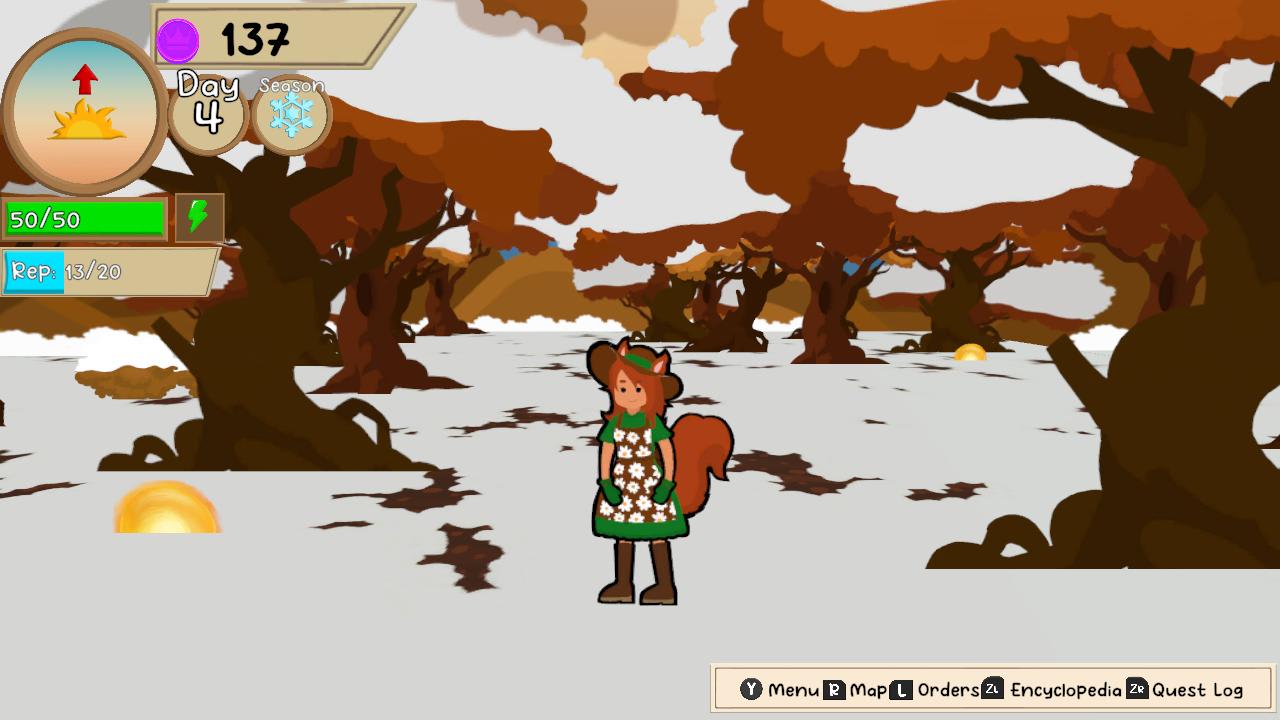Open the Orders label in the hotkey bar

[950, 689]
